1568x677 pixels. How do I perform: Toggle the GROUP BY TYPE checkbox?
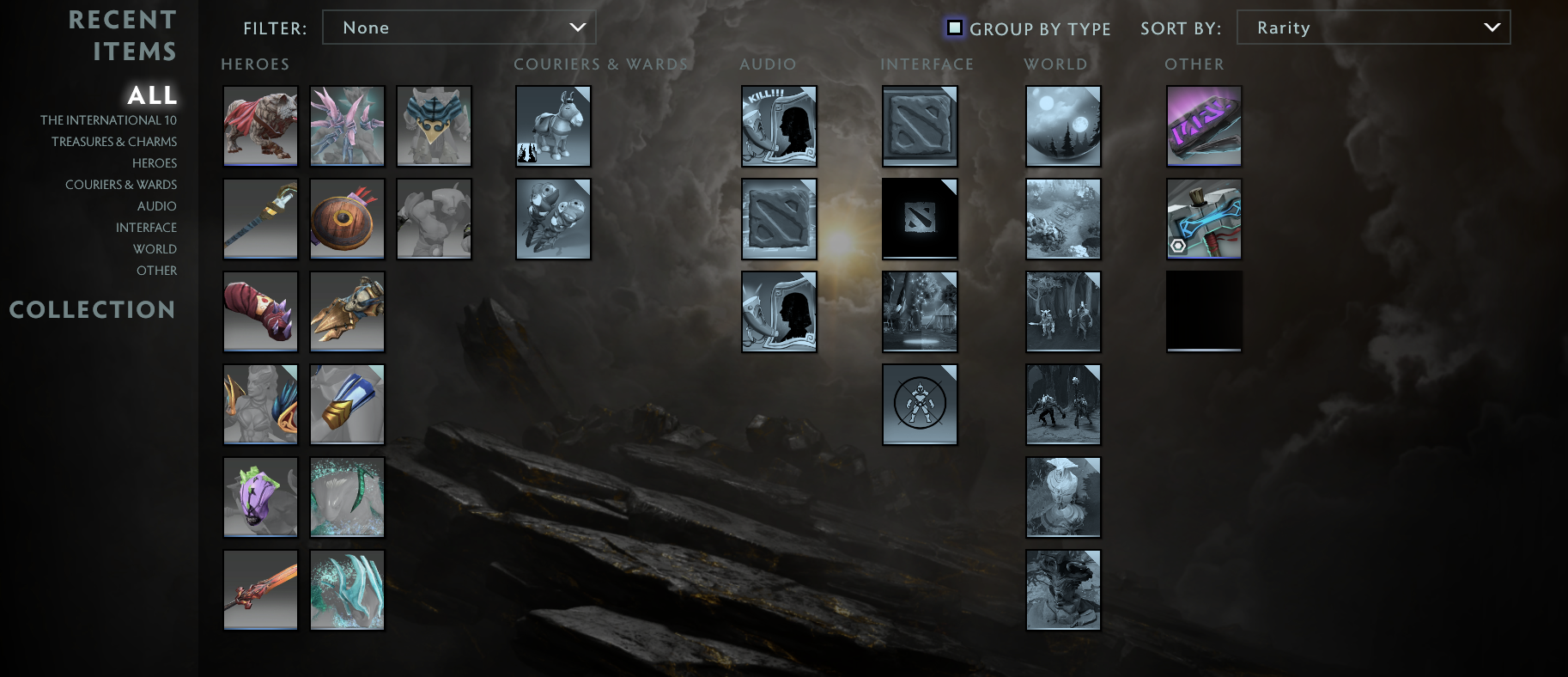(954, 27)
